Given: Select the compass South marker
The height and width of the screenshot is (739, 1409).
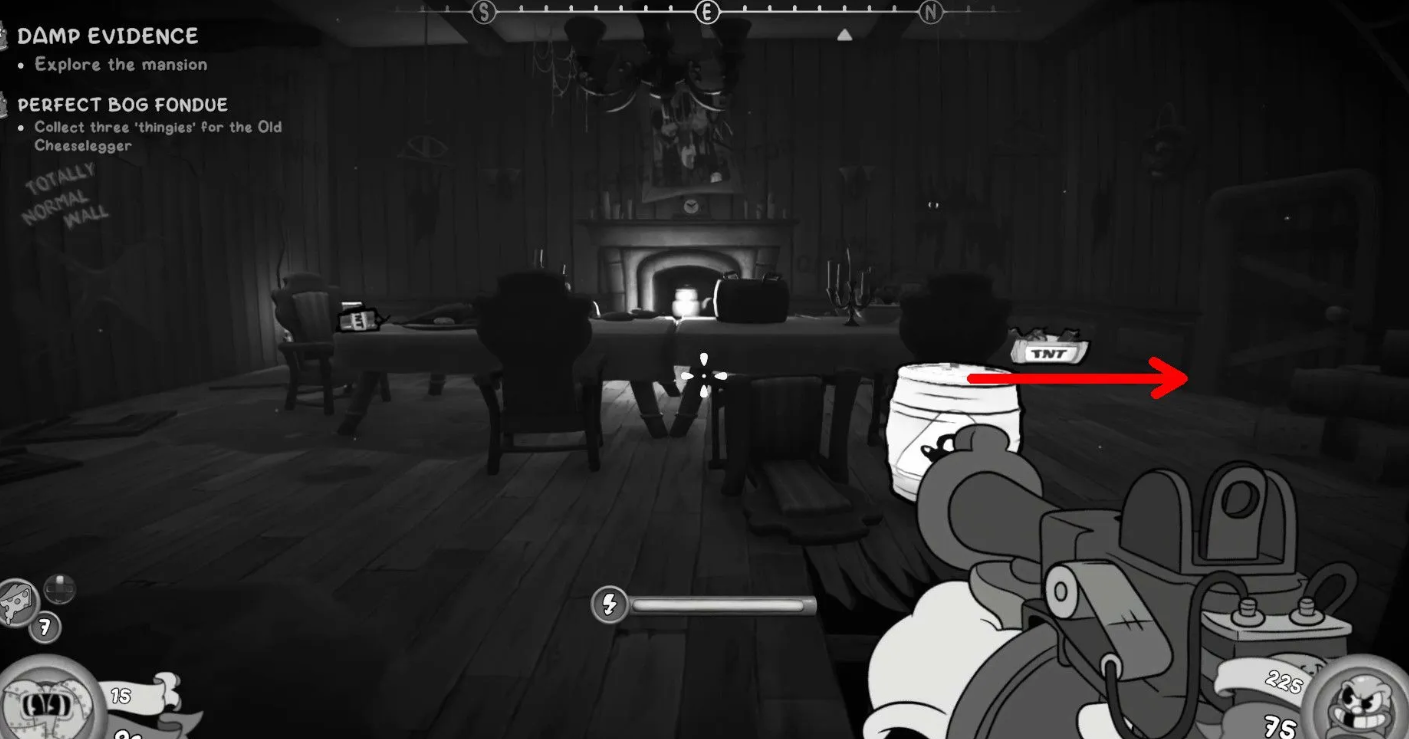Looking at the screenshot, I should point(485,12).
